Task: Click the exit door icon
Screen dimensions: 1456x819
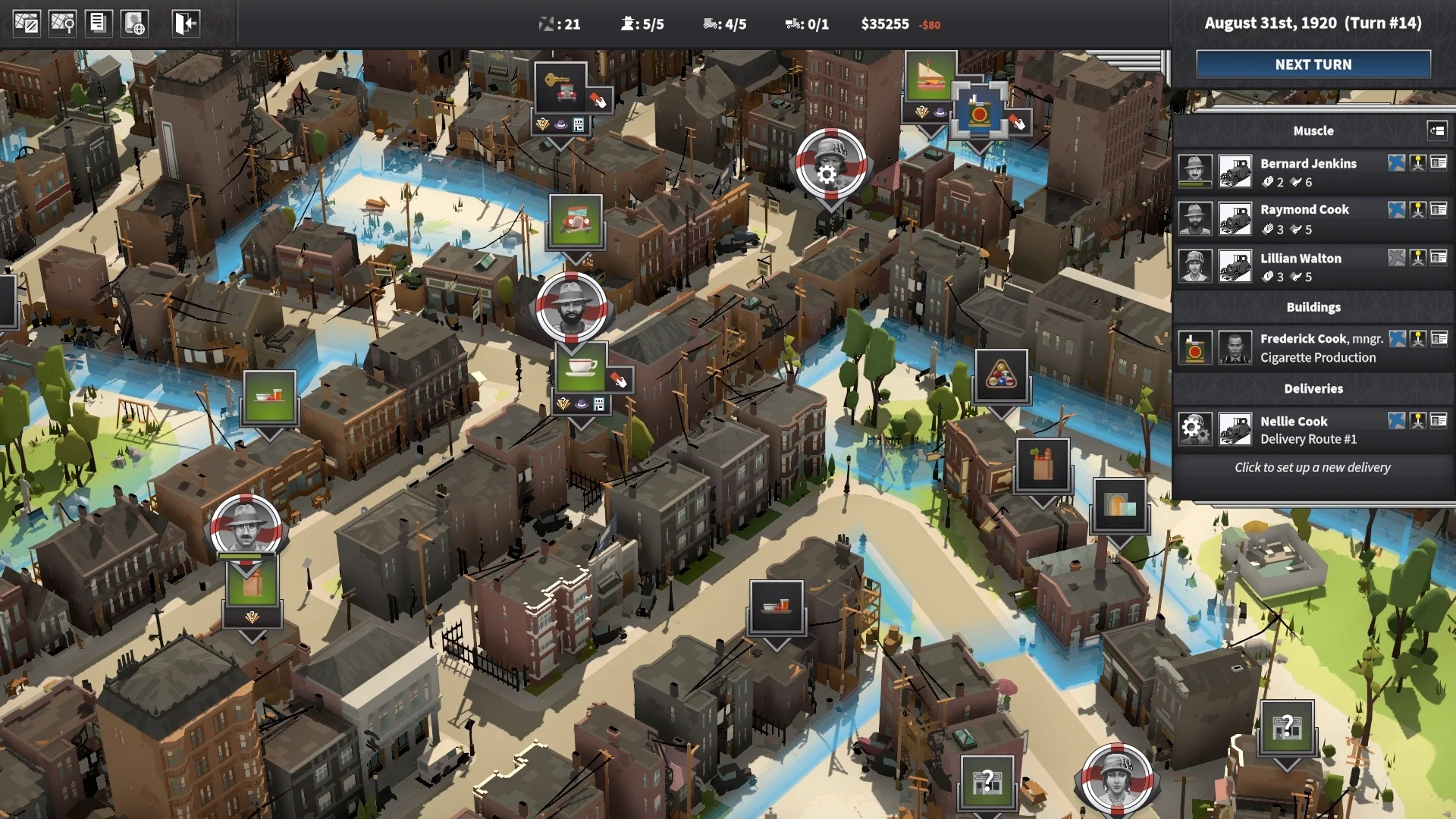Action: (185, 24)
